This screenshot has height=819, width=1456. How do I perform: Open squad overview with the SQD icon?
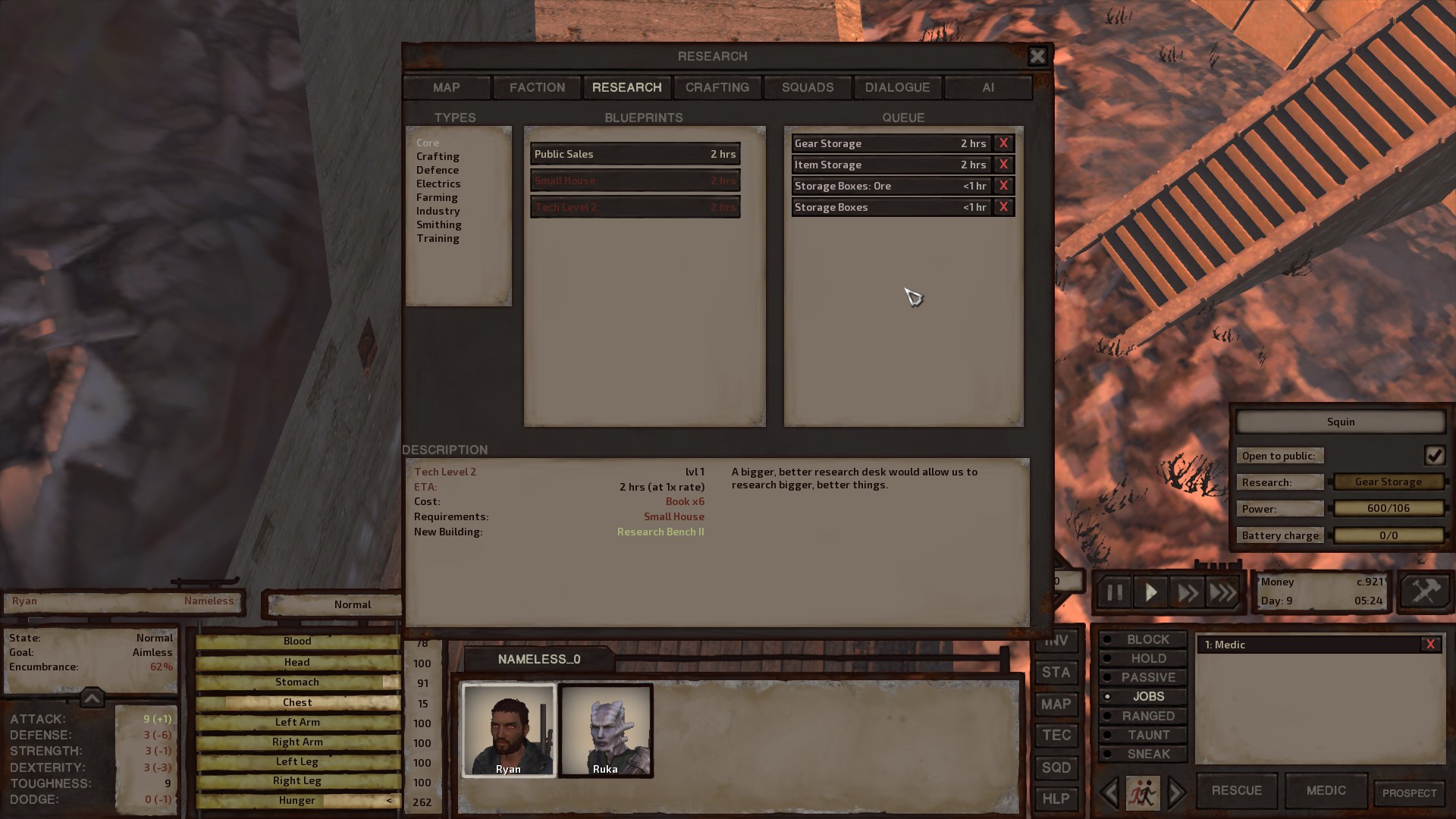point(1056,767)
